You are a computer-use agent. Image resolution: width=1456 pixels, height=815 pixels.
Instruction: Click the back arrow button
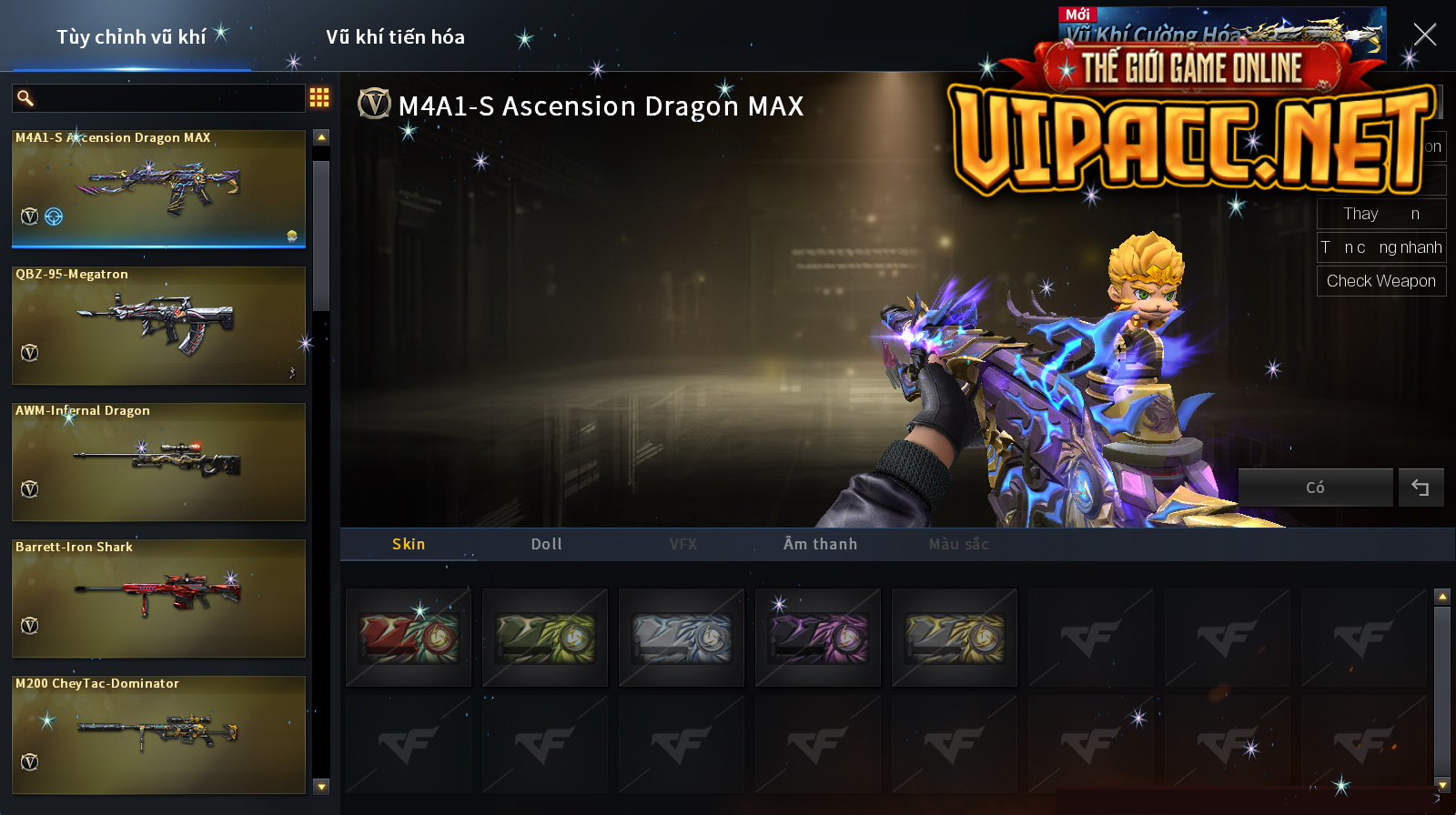(x=1421, y=488)
